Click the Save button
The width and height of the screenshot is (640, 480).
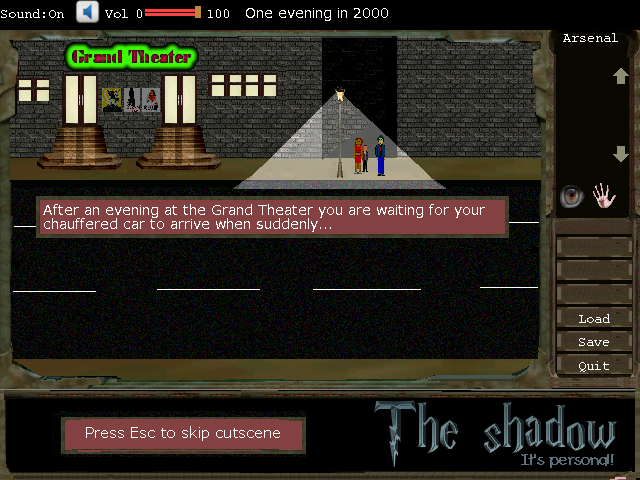tap(594, 342)
